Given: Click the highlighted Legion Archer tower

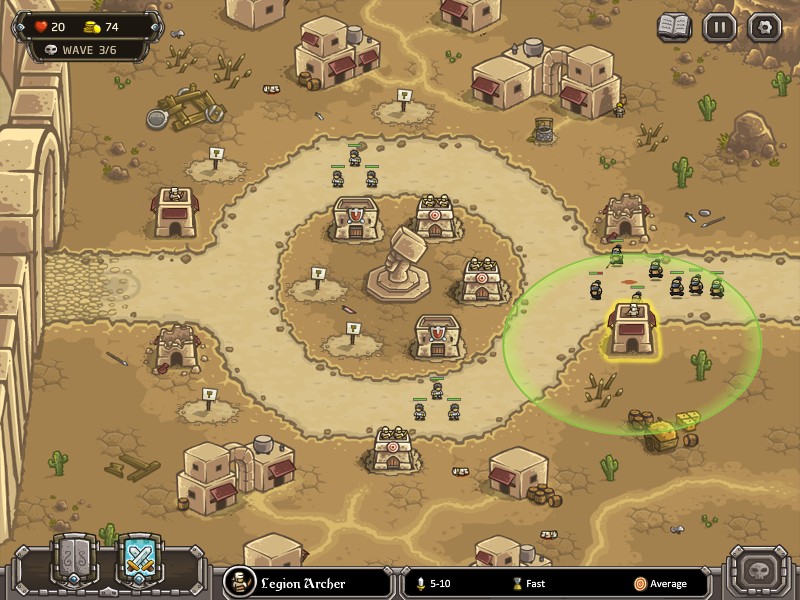Looking at the screenshot, I should [632, 330].
